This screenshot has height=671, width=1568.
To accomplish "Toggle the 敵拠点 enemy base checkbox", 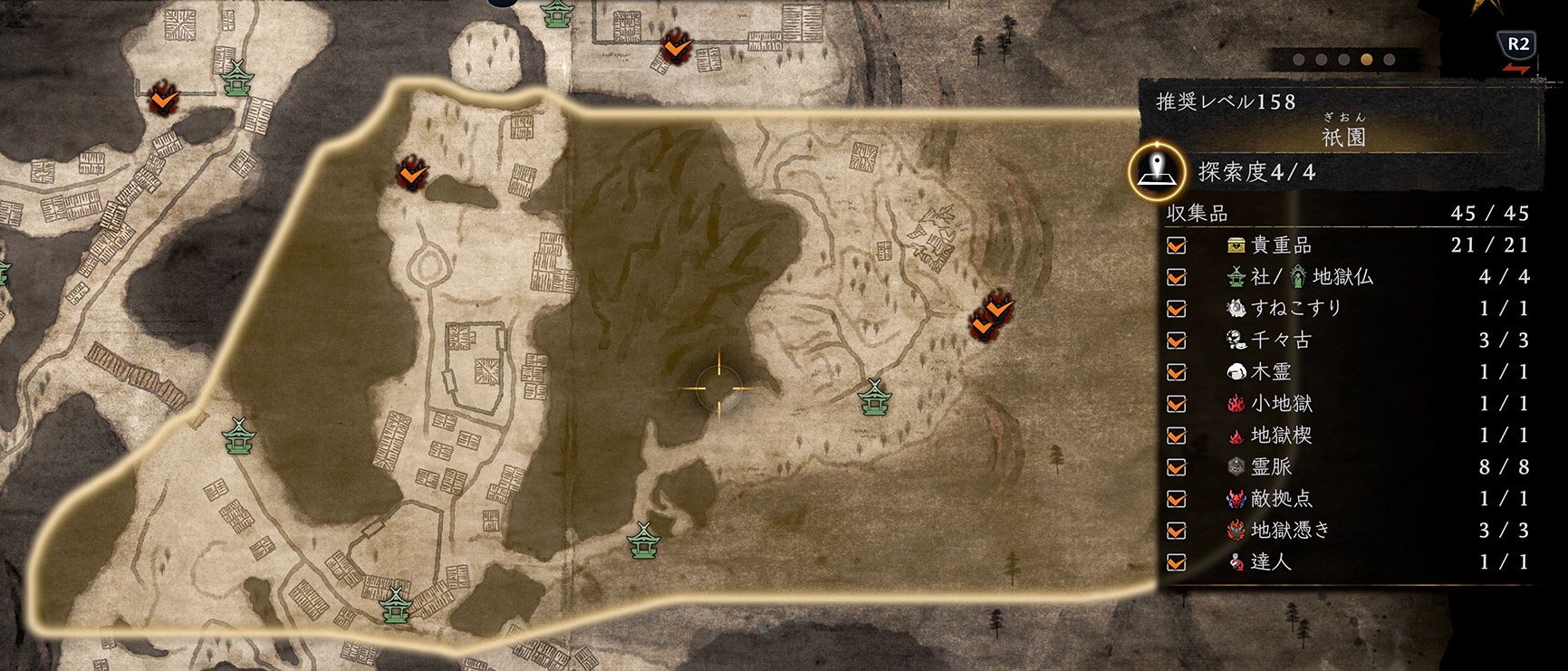I will (1177, 499).
